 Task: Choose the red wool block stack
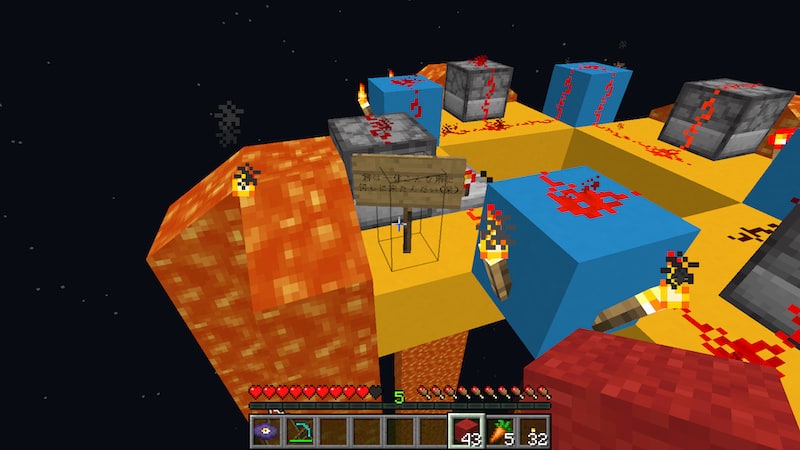click(x=466, y=432)
